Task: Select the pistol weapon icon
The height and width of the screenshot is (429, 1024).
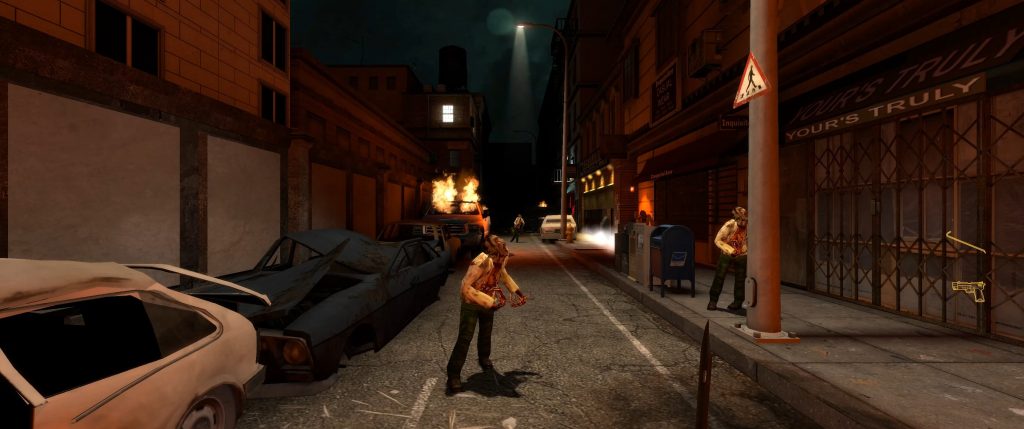Action: pyautogui.click(x=969, y=290)
